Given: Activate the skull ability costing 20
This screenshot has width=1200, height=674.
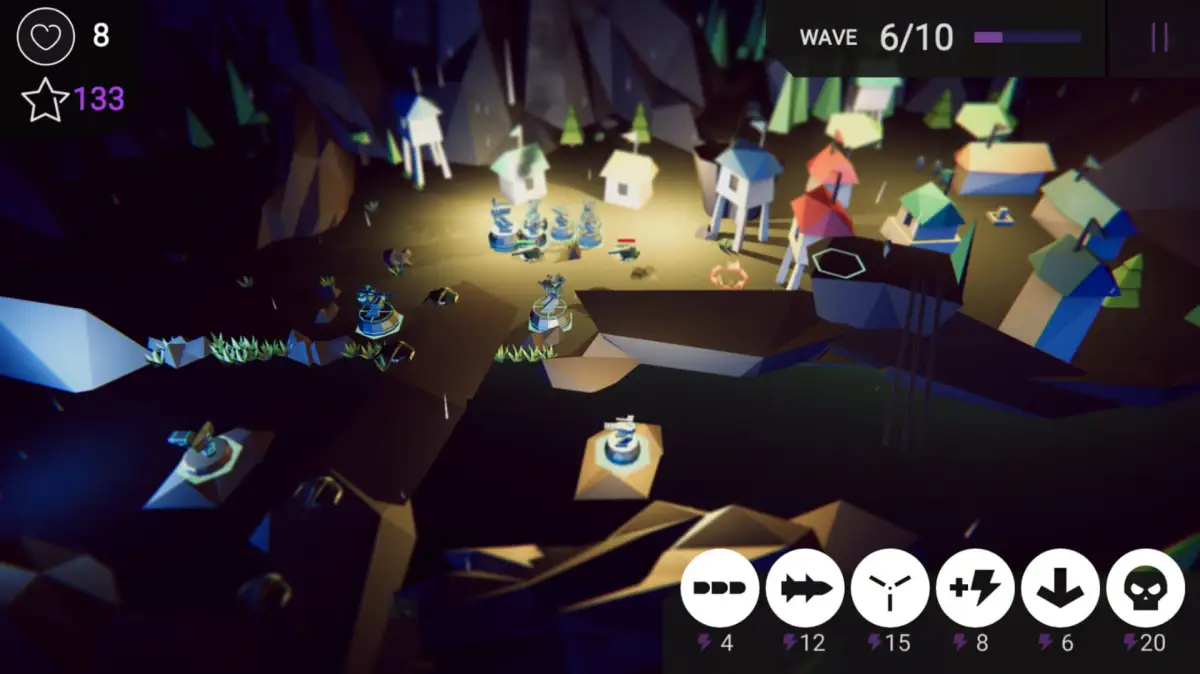Looking at the screenshot, I should 1146,588.
